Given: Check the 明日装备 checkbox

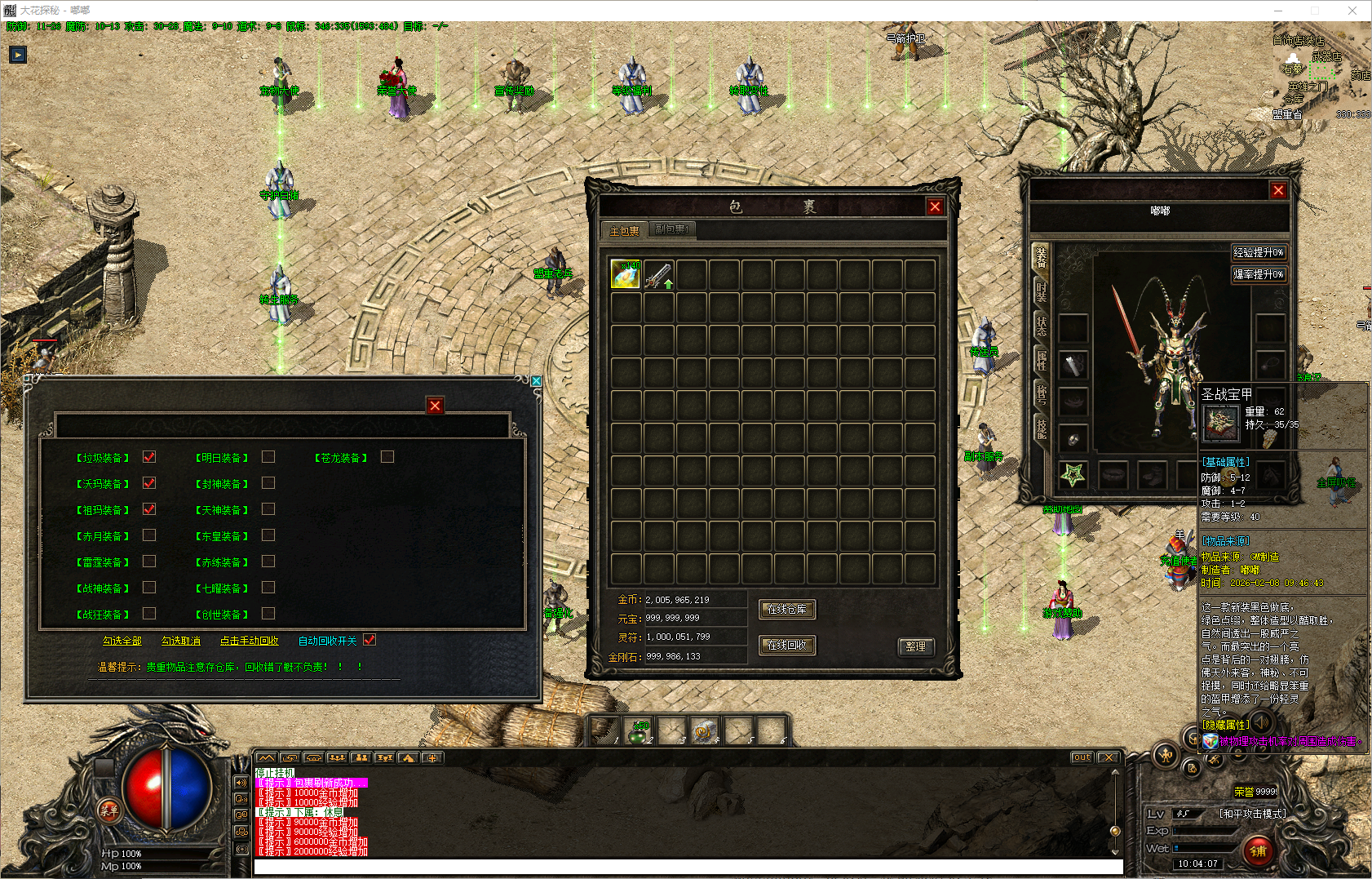Looking at the screenshot, I should pos(268,457).
